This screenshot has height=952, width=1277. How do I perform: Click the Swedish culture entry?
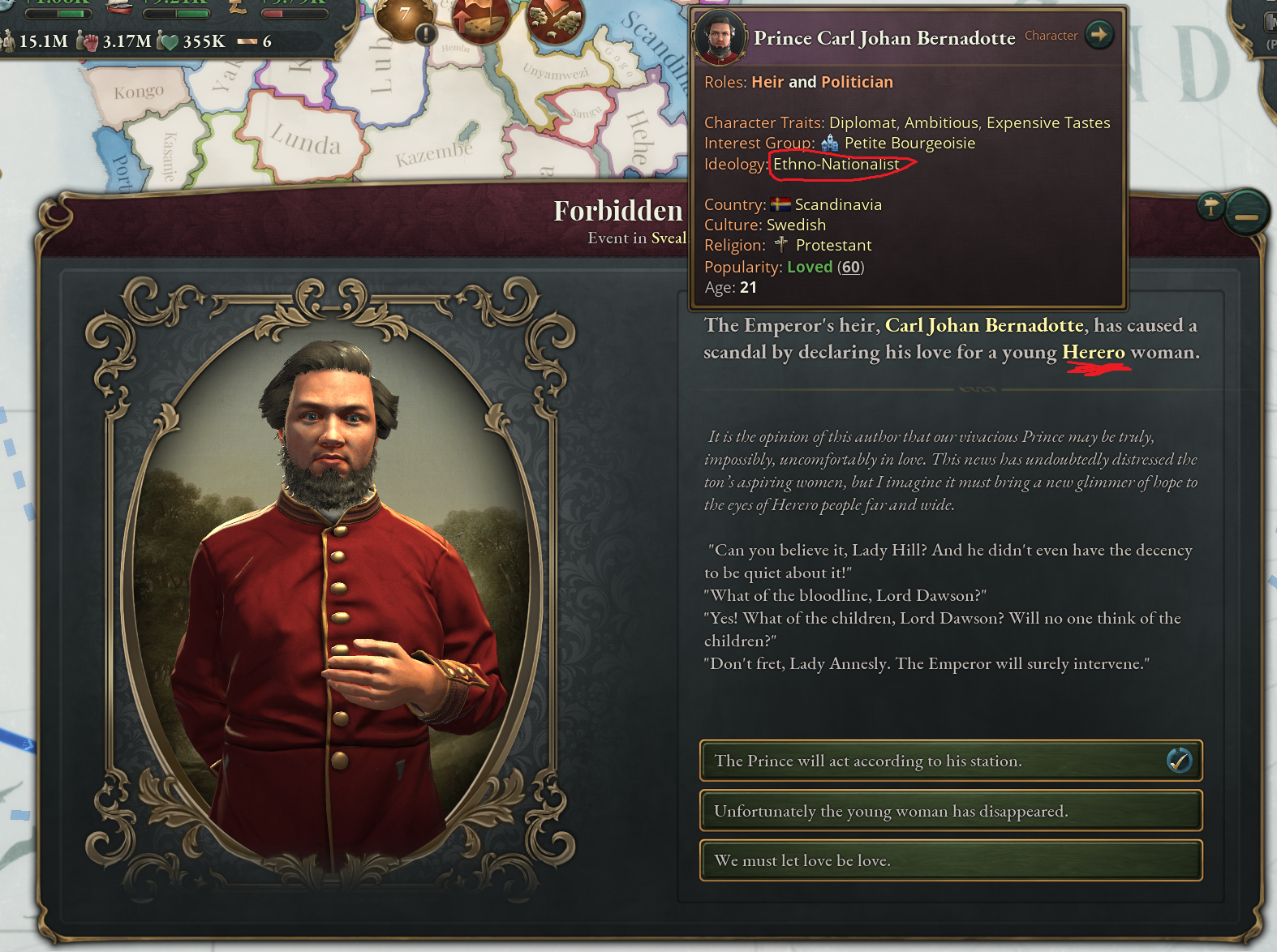pyautogui.click(x=796, y=225)
